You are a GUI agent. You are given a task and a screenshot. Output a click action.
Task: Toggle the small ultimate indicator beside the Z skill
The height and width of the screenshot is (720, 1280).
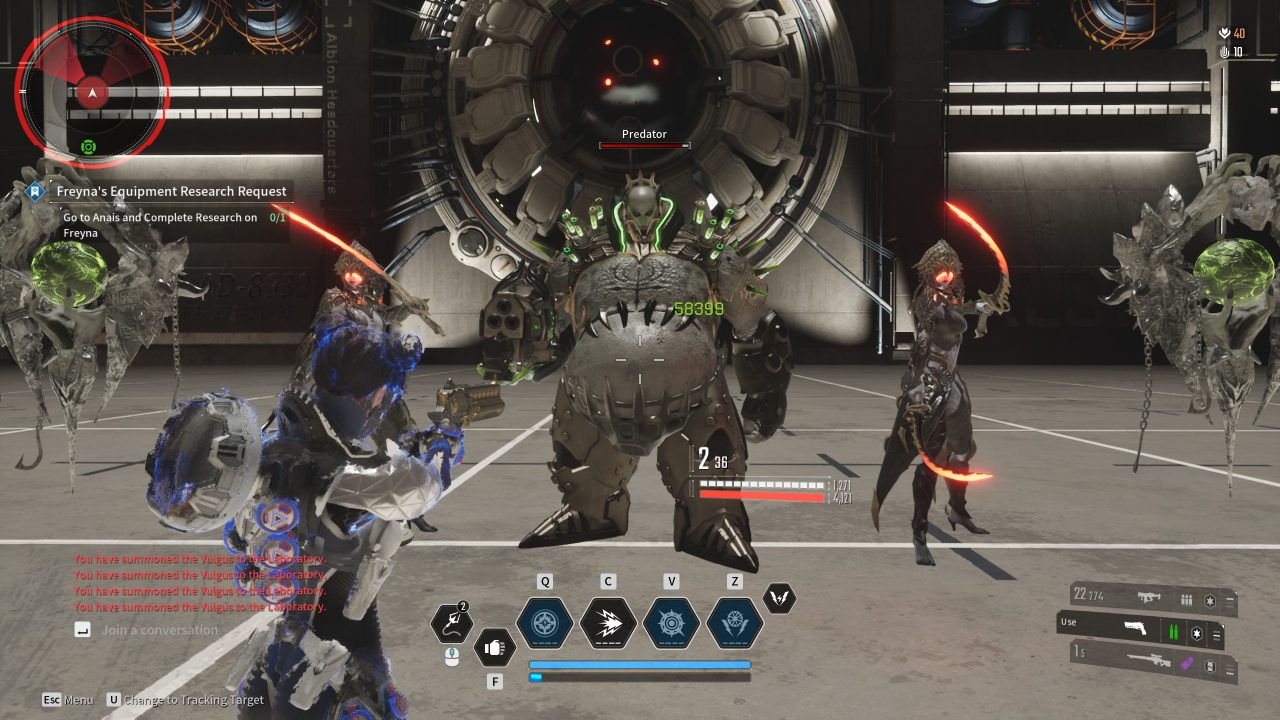click(781, 598)
